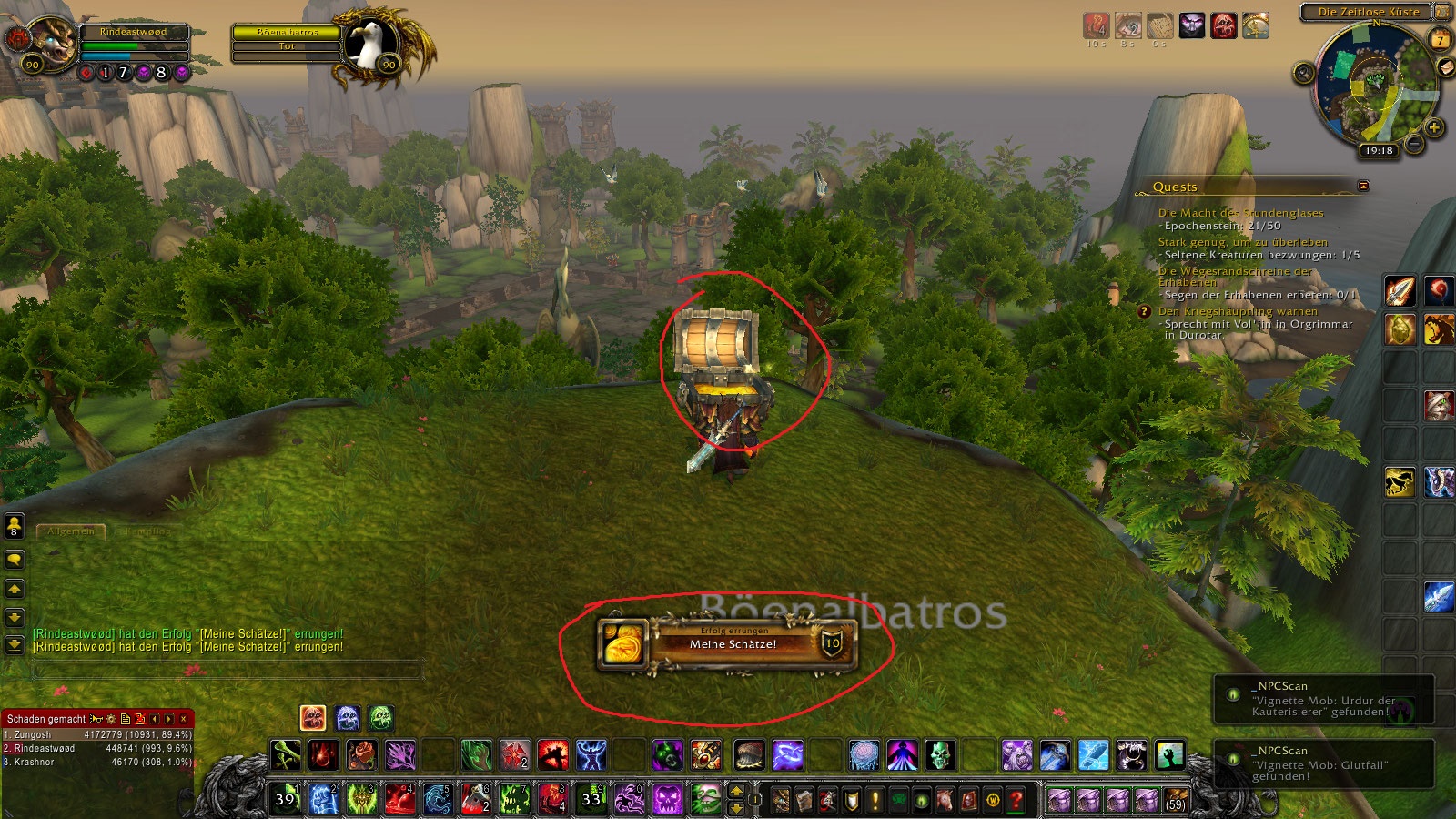Zoom in the minimap with plus button
The image size is (1456, 819).
pyautogui.click(x=1434, y=127)
